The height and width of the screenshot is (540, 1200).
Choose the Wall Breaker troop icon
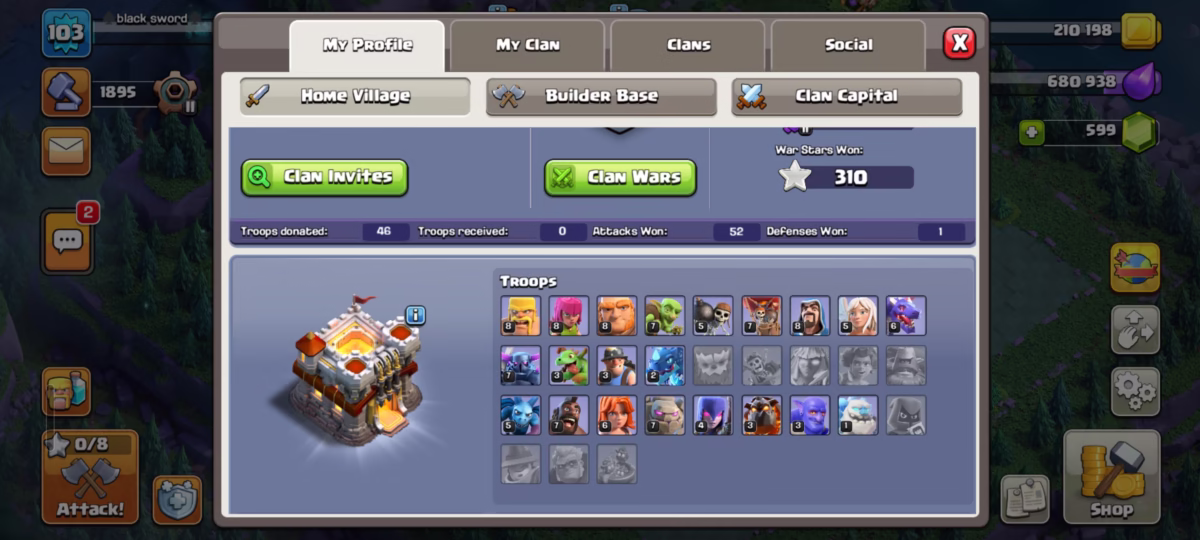tap(713, 315)
